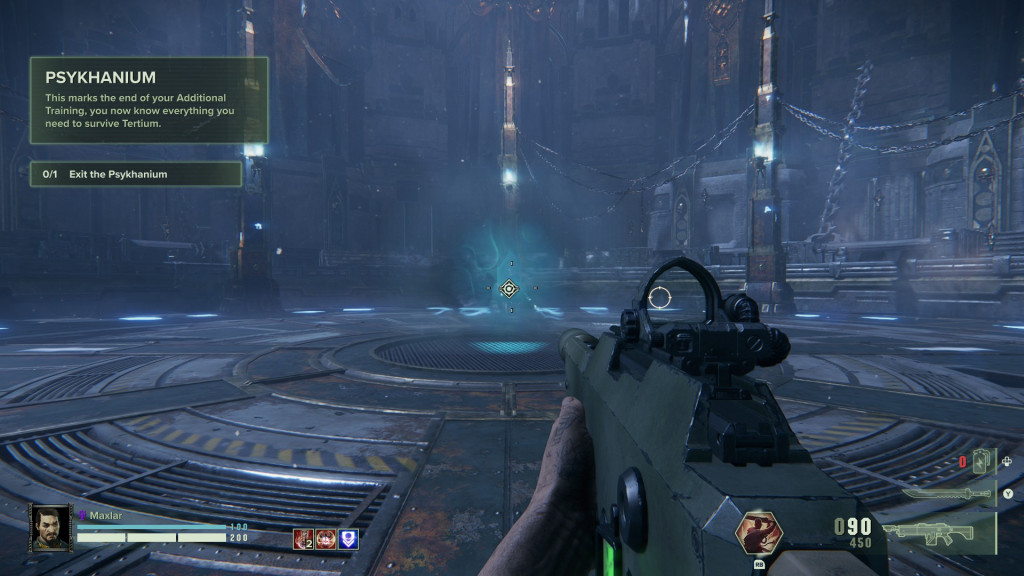Open the Psykhanium training message panel
The image size is (1024, 576).
[x=149, y=100]
